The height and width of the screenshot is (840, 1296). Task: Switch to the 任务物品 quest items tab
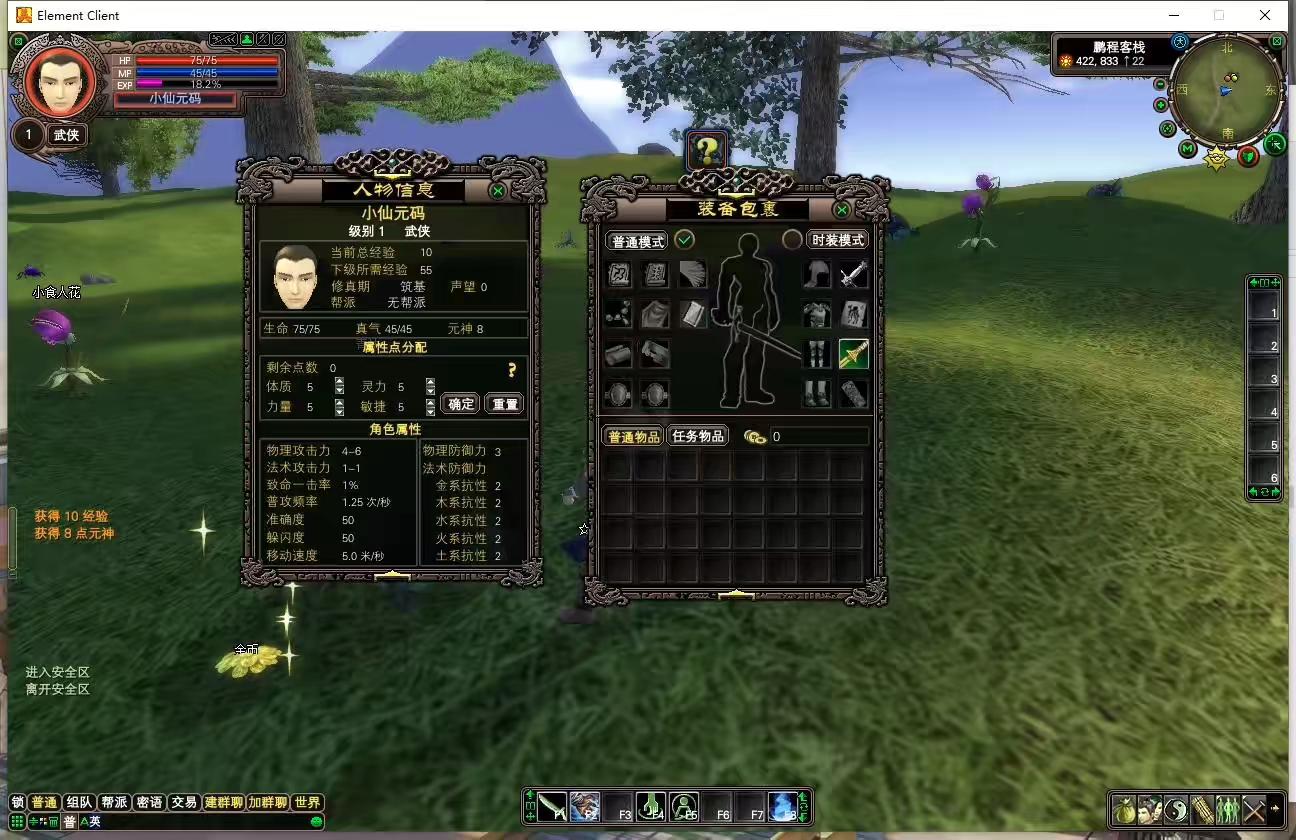coord(698,435)
